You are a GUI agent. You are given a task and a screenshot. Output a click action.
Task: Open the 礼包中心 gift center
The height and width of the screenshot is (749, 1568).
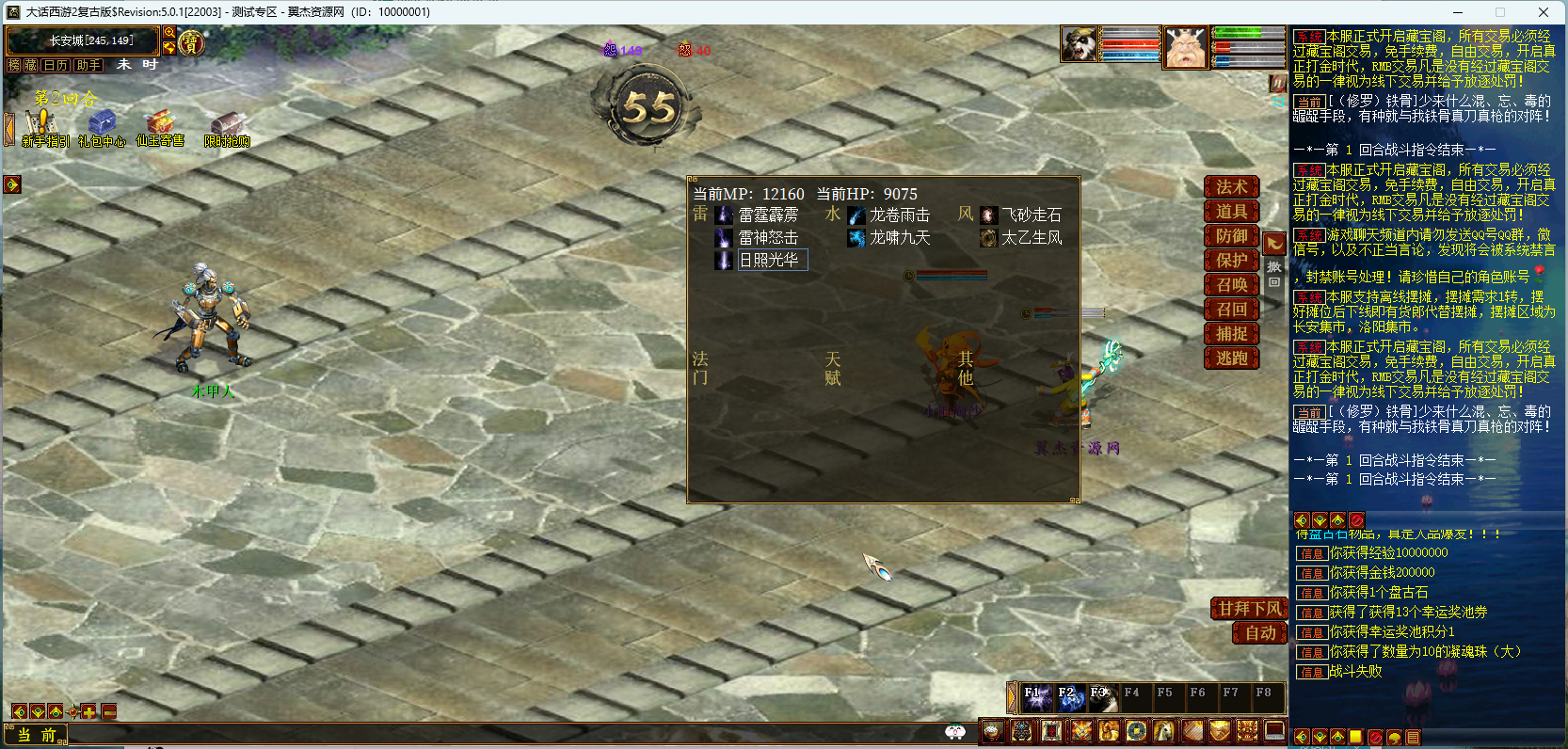(x=102, y=128)
